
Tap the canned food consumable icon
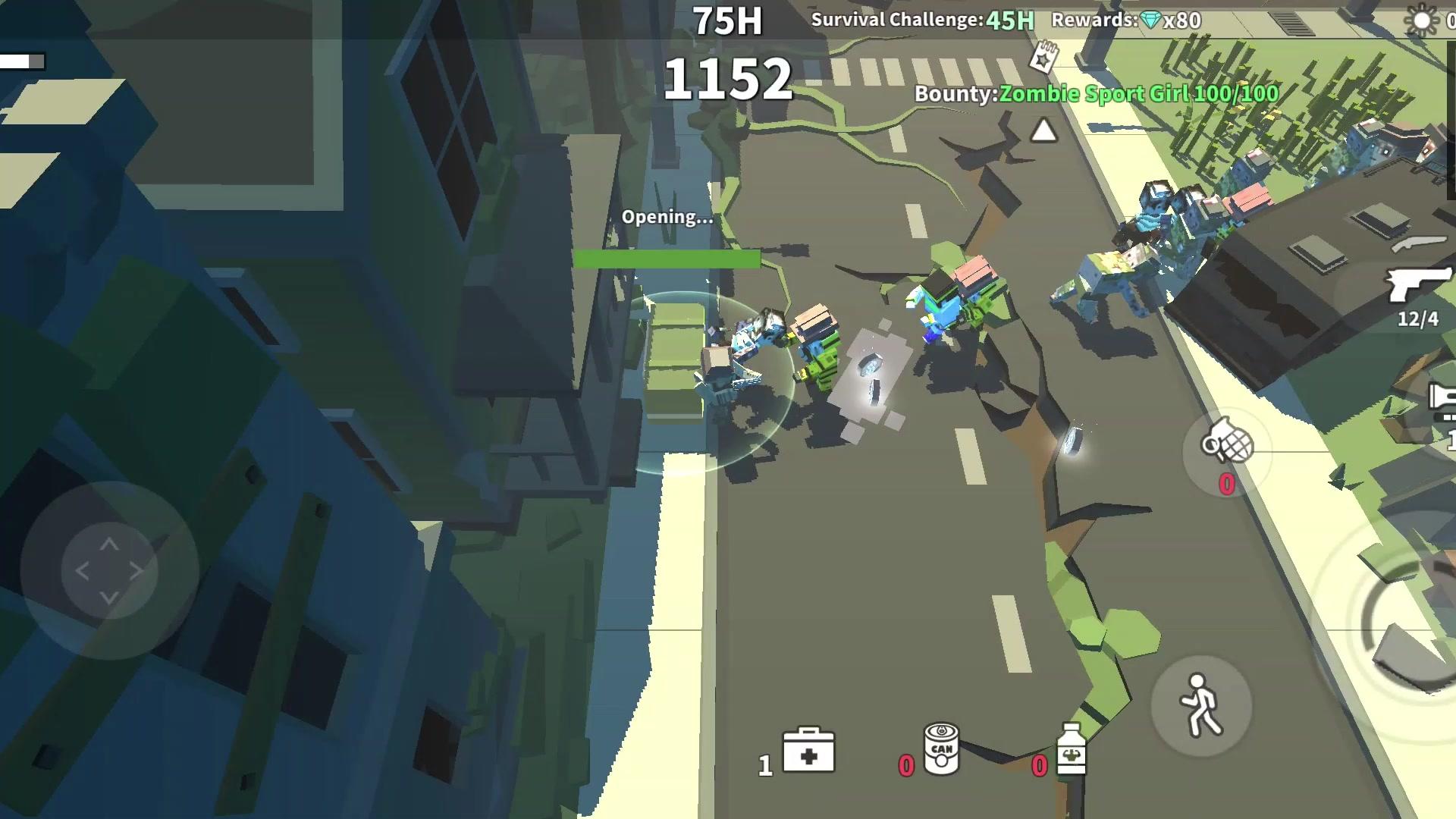click(940, 747)
